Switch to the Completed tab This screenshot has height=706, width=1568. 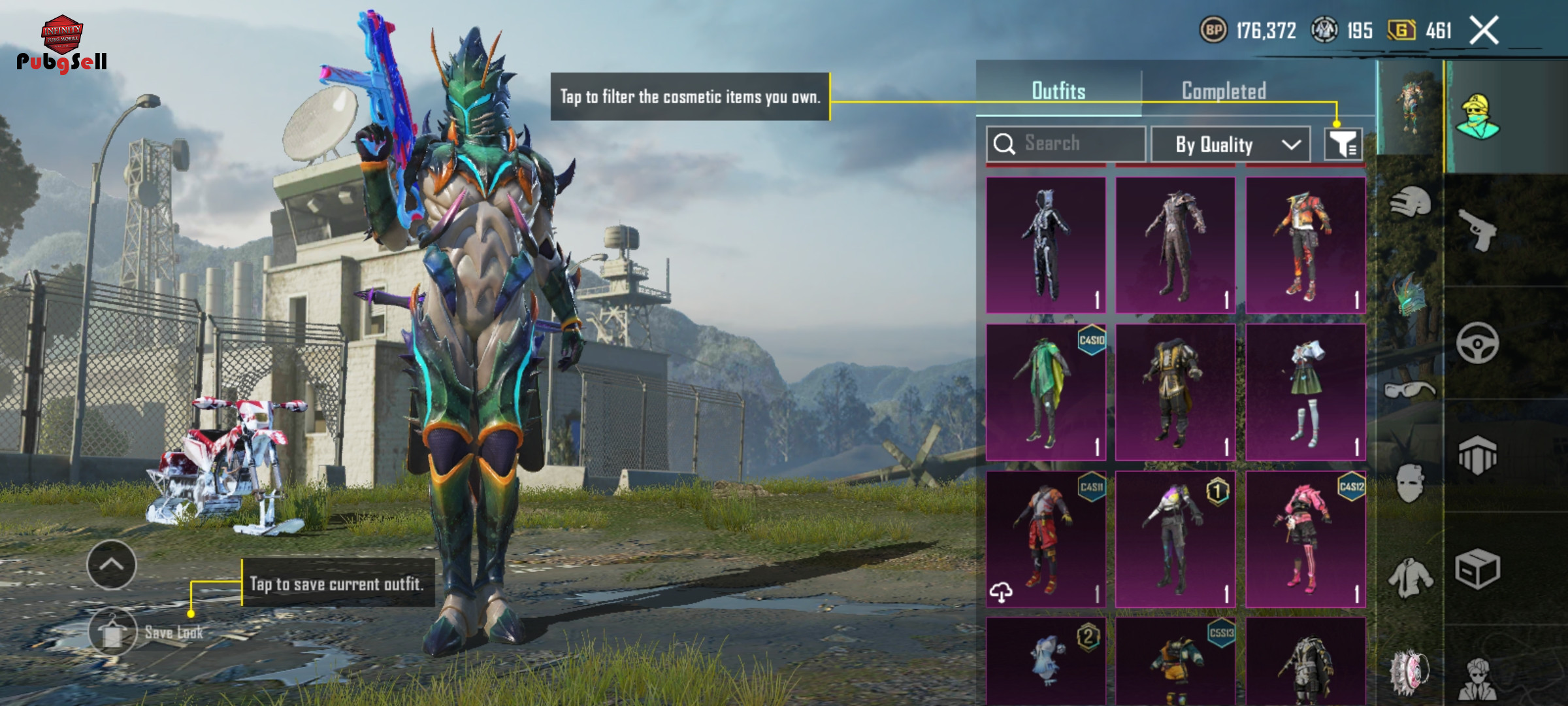[x=1224, y=91]
